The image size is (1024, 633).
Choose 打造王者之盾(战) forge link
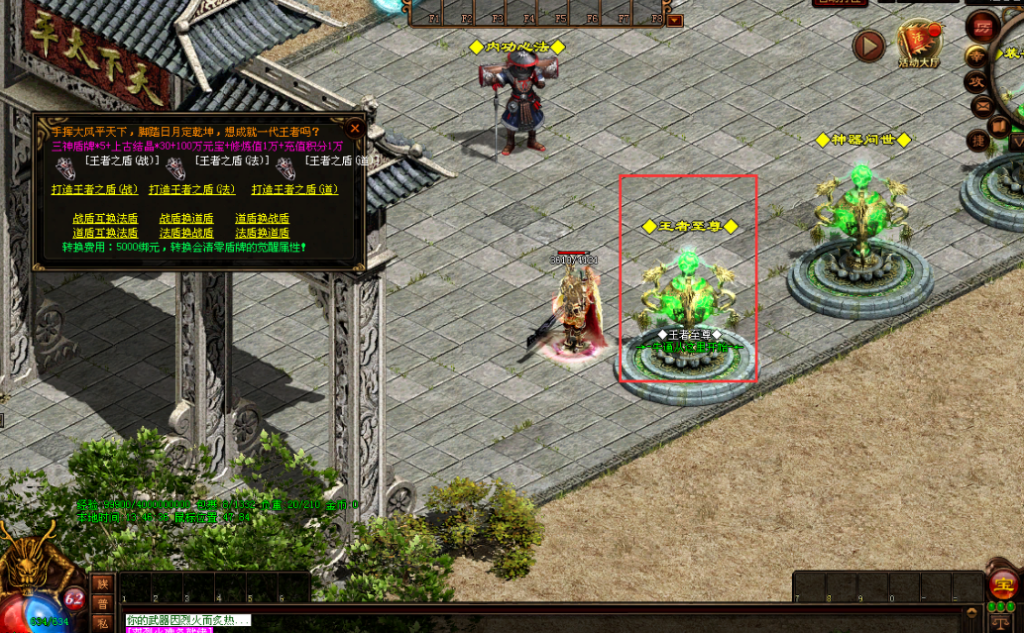point(95,189)
